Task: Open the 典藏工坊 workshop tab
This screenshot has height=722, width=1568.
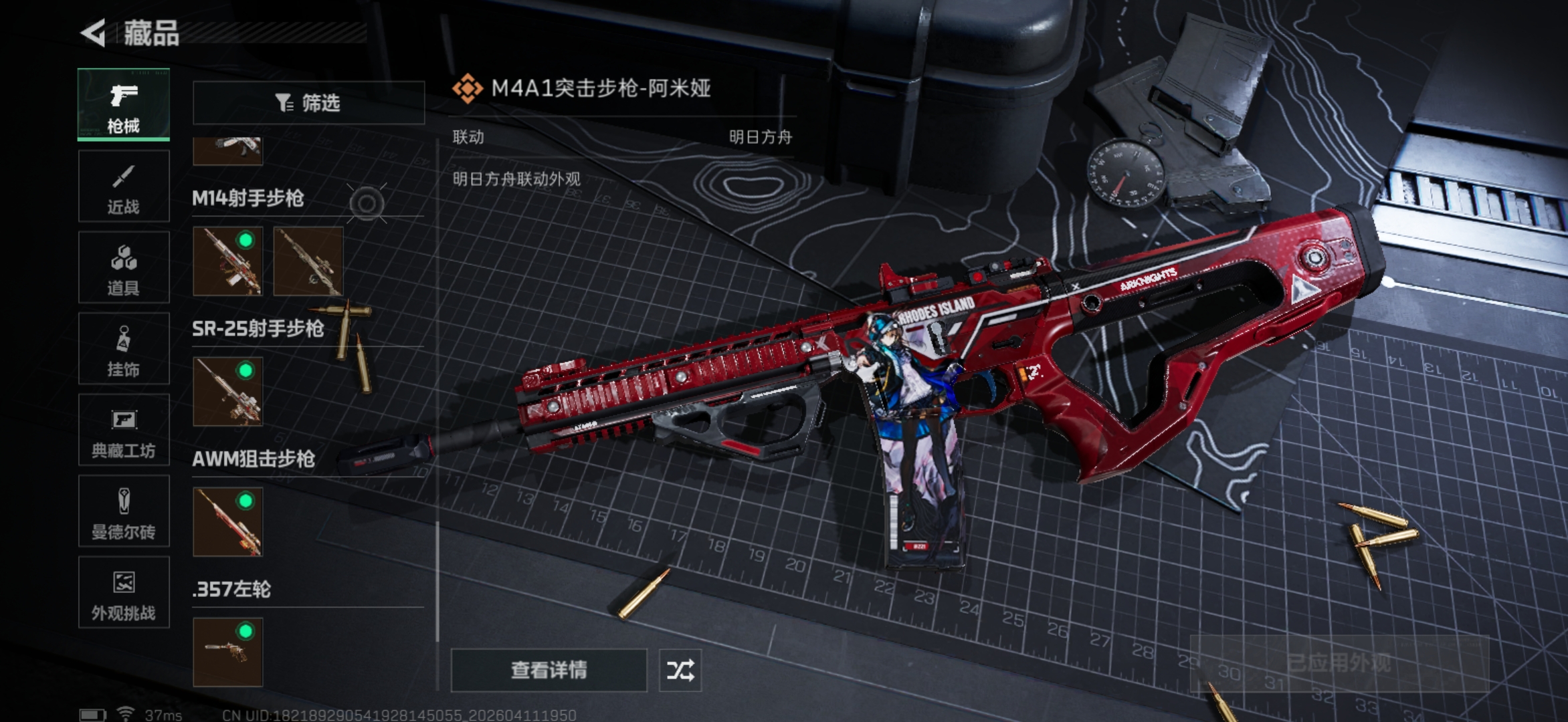Action: pos(124,431)
